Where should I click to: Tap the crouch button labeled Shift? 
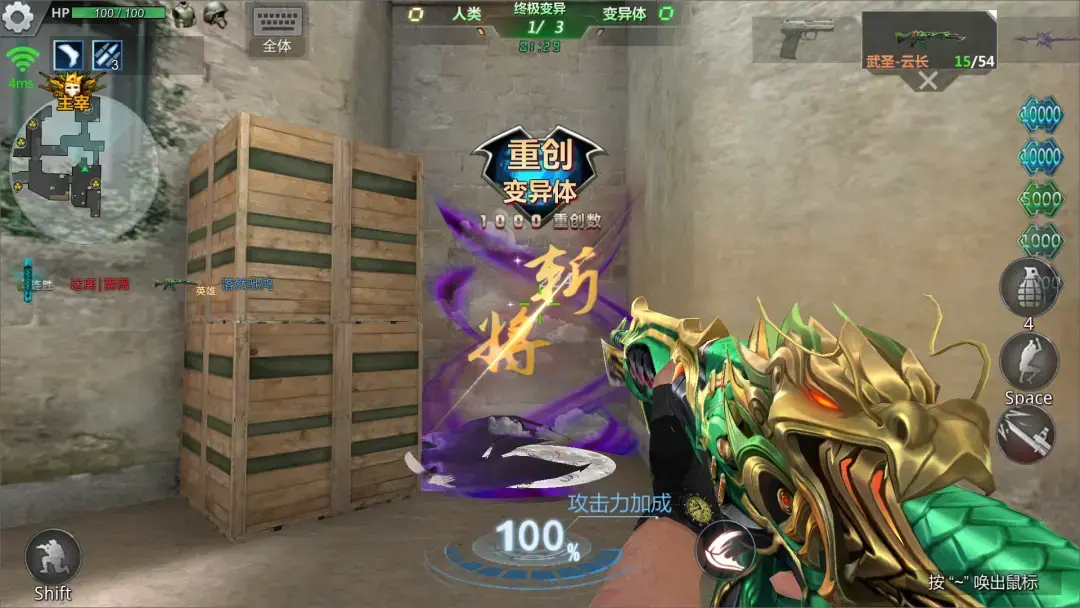tap(52, 557)
